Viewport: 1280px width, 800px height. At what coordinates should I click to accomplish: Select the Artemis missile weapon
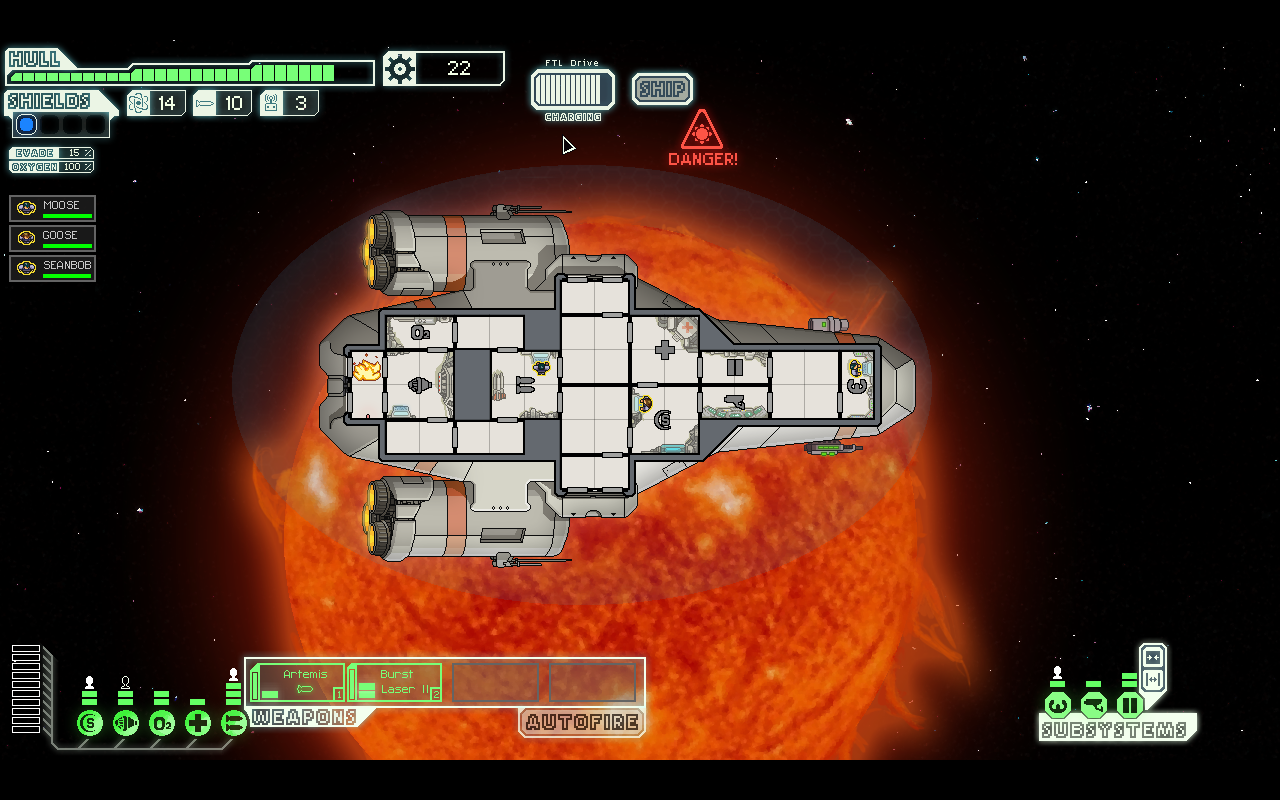pos(298,682)
